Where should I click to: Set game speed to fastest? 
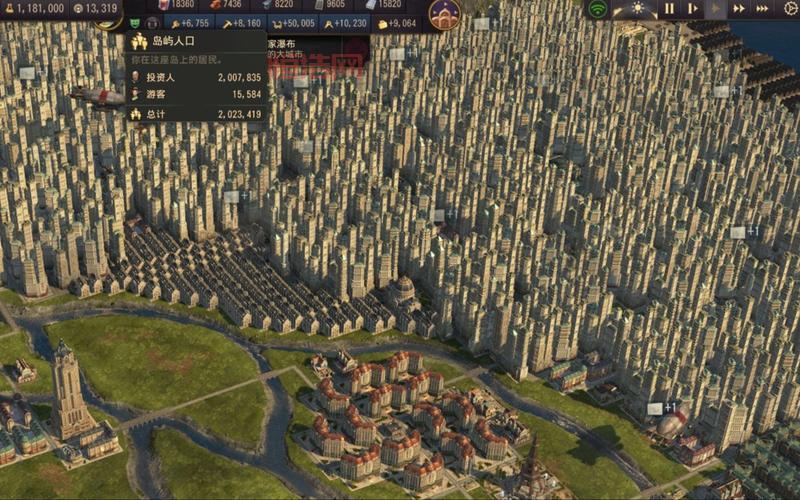763,9
